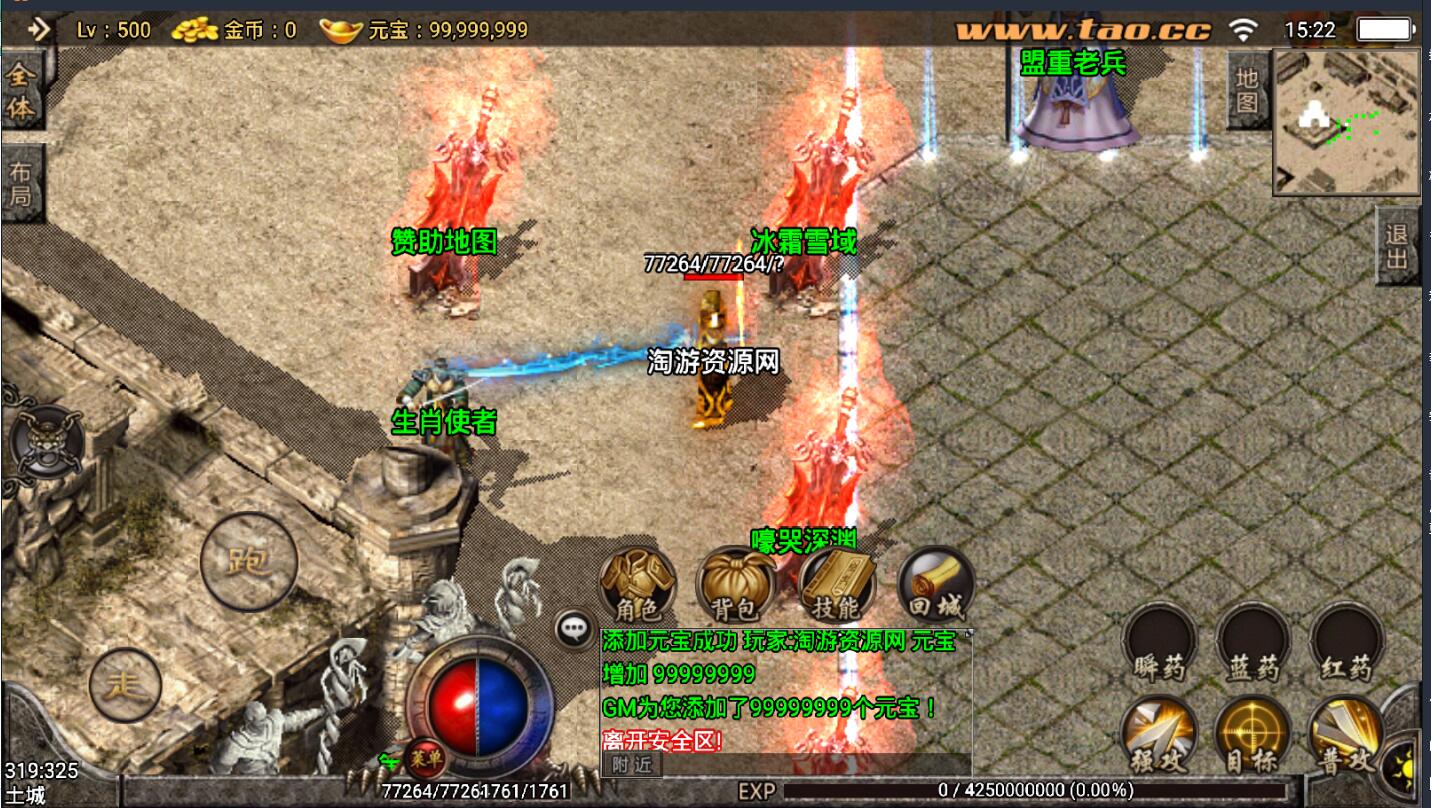Image resolution: width=1431 pixels, height=808 pixels.
Task: Open the chat speech bubble icon
Action: click(574, 628)
